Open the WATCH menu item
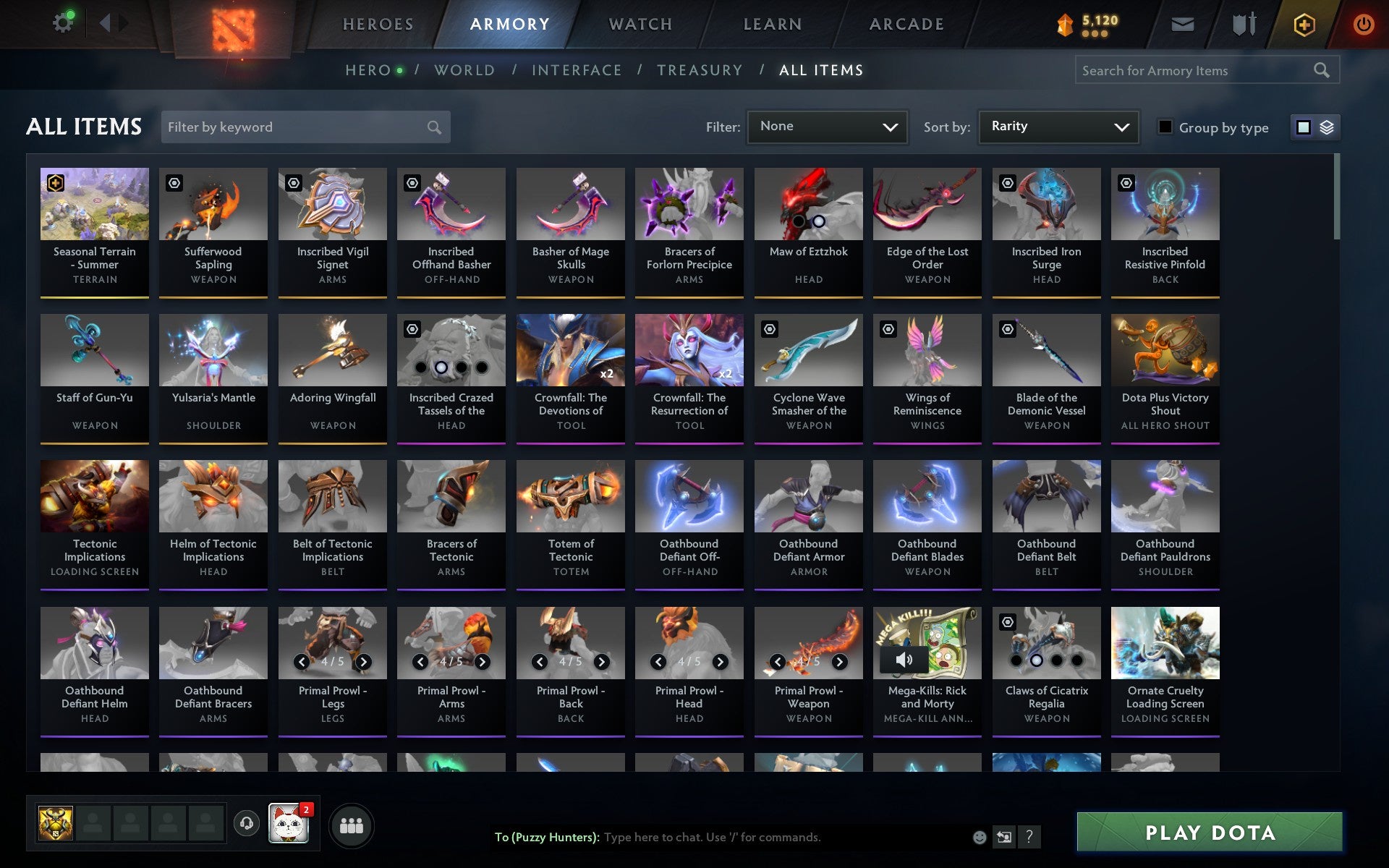This screenshot has width=1389, height=868. tap(640, 23)
